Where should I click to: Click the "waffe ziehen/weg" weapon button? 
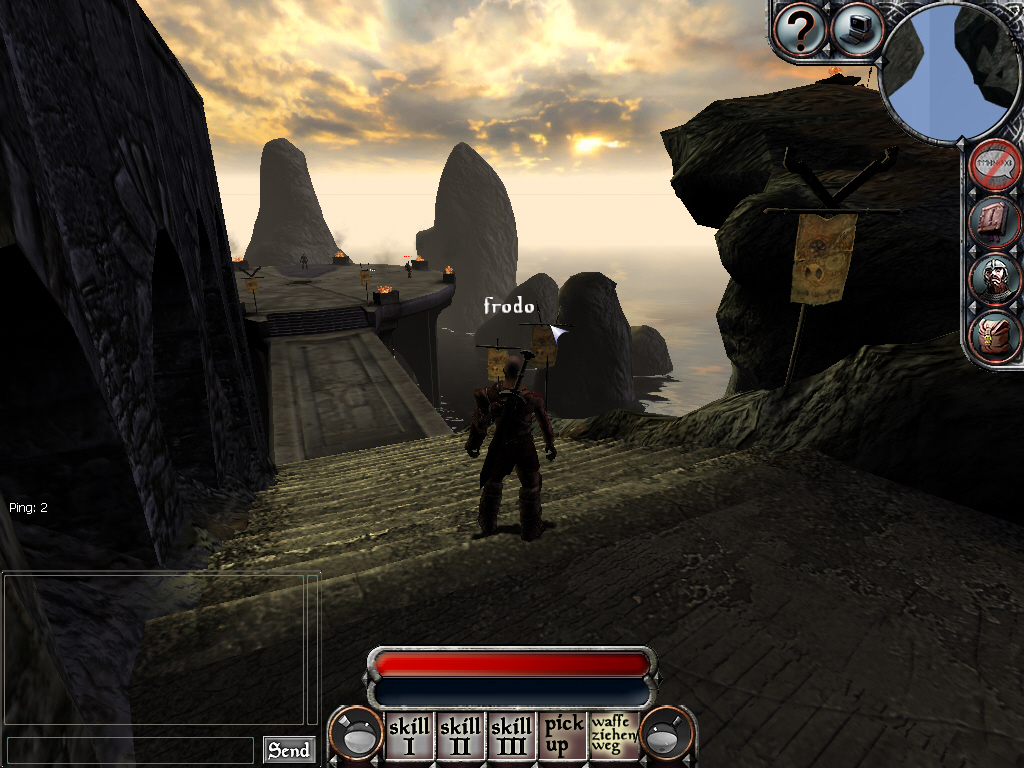pos(614,736)
